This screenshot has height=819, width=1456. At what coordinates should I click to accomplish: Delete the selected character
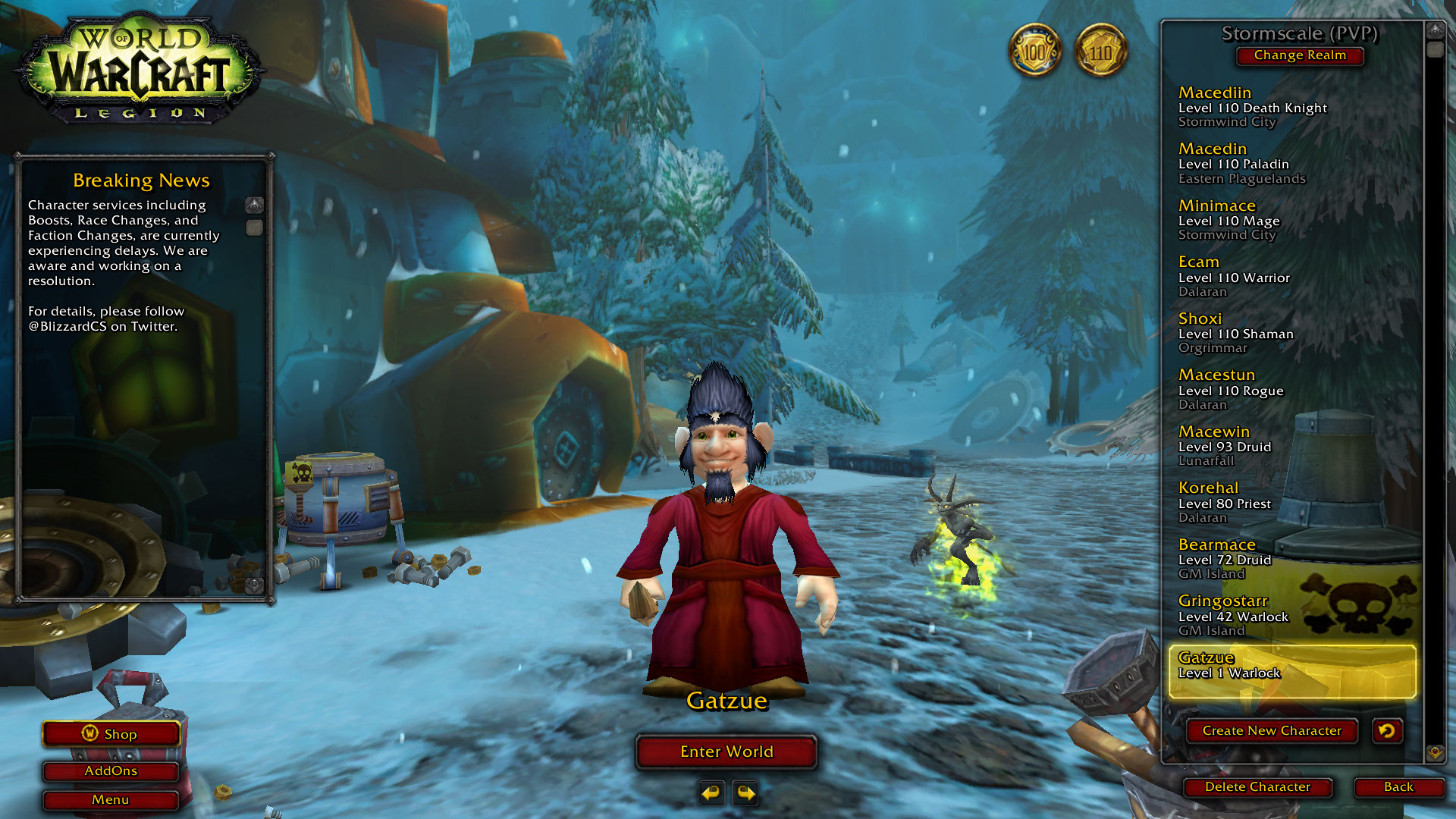click(x=1257, y=787)
